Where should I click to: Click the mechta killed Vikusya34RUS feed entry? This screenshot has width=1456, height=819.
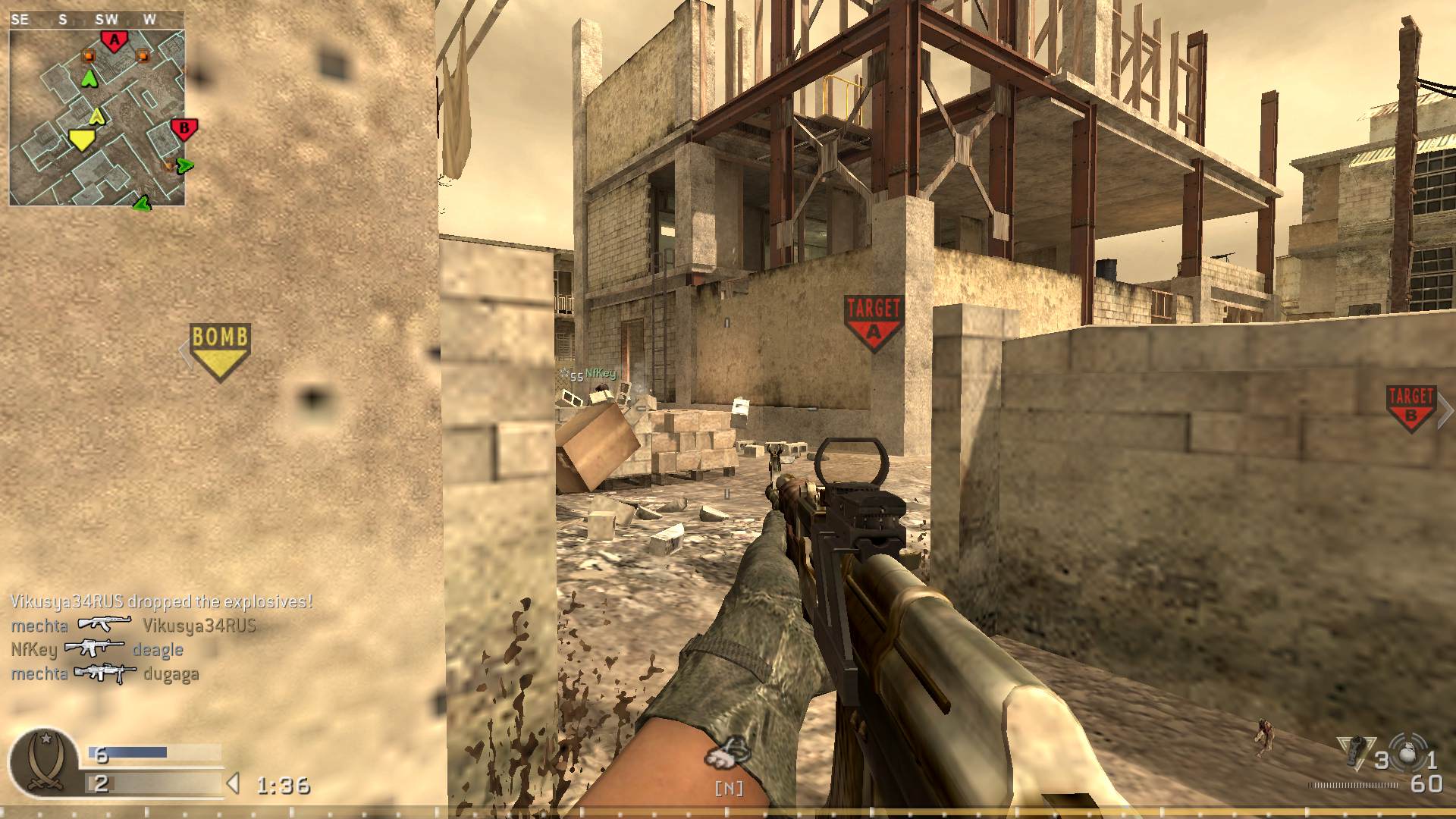tap(133, 626)
